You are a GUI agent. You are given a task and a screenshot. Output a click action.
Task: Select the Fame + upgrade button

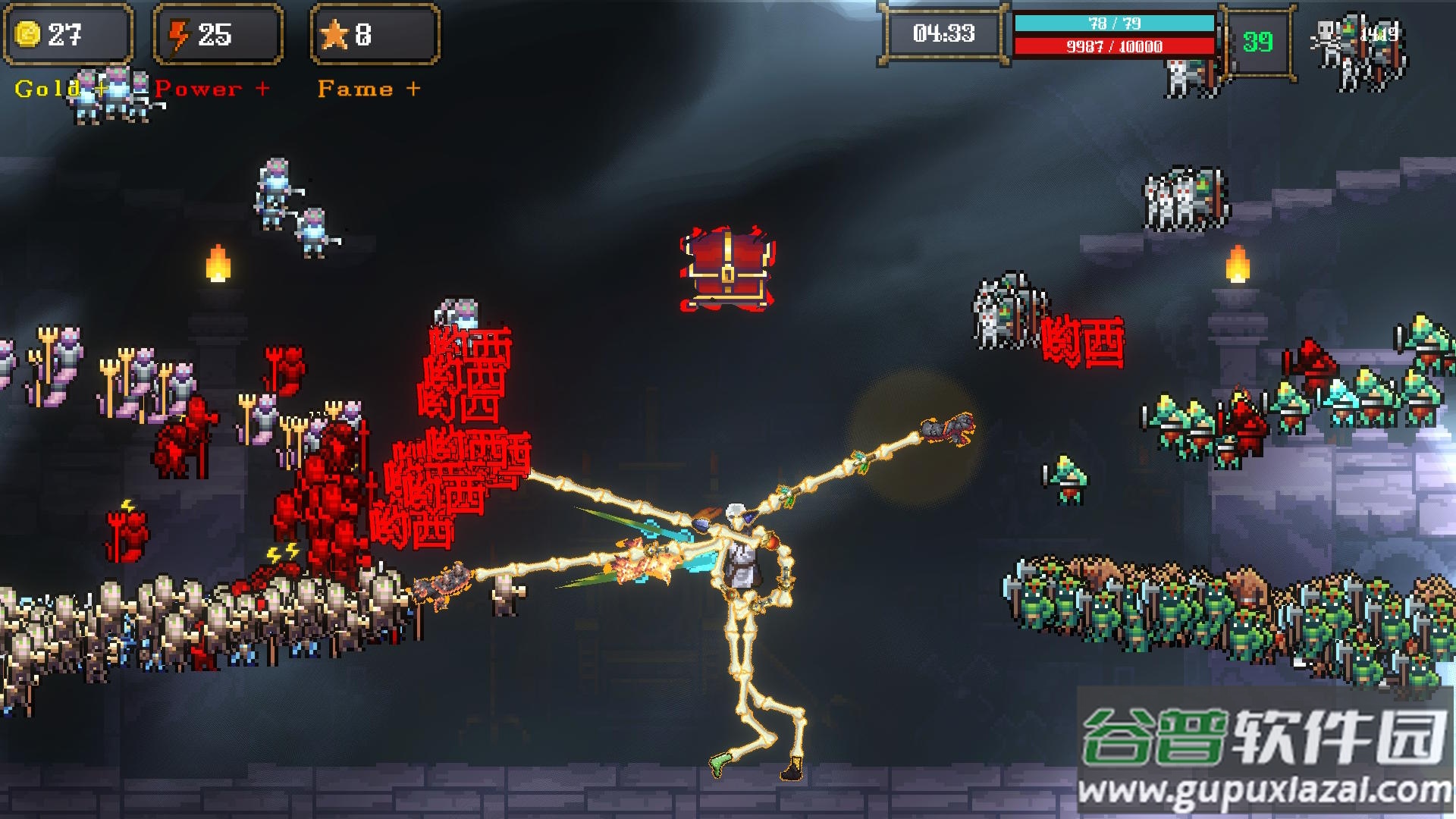pos(369,89)
